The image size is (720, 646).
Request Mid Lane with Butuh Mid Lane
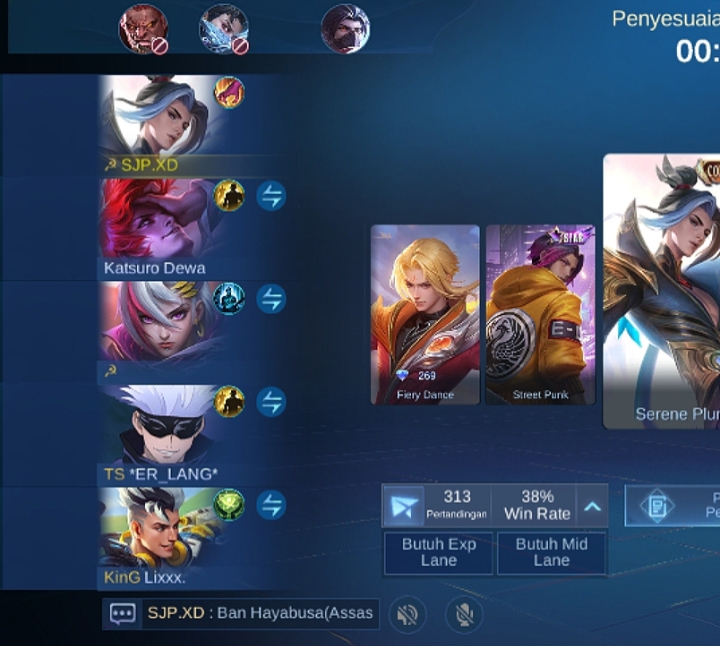[551, 552]
